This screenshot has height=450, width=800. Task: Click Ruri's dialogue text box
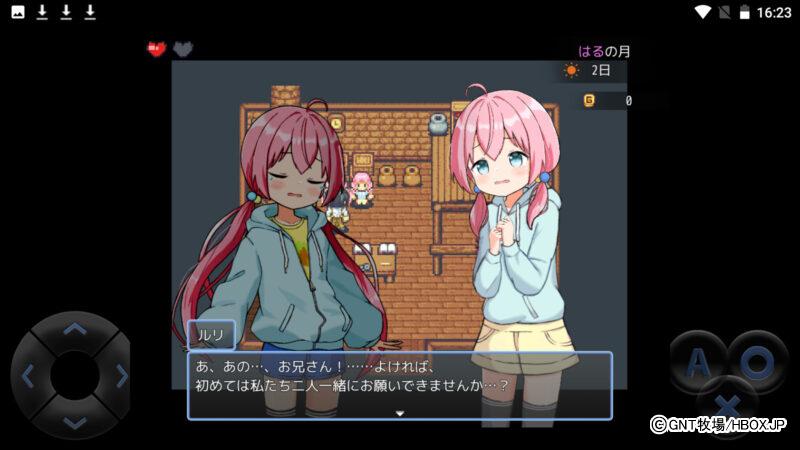399,384
